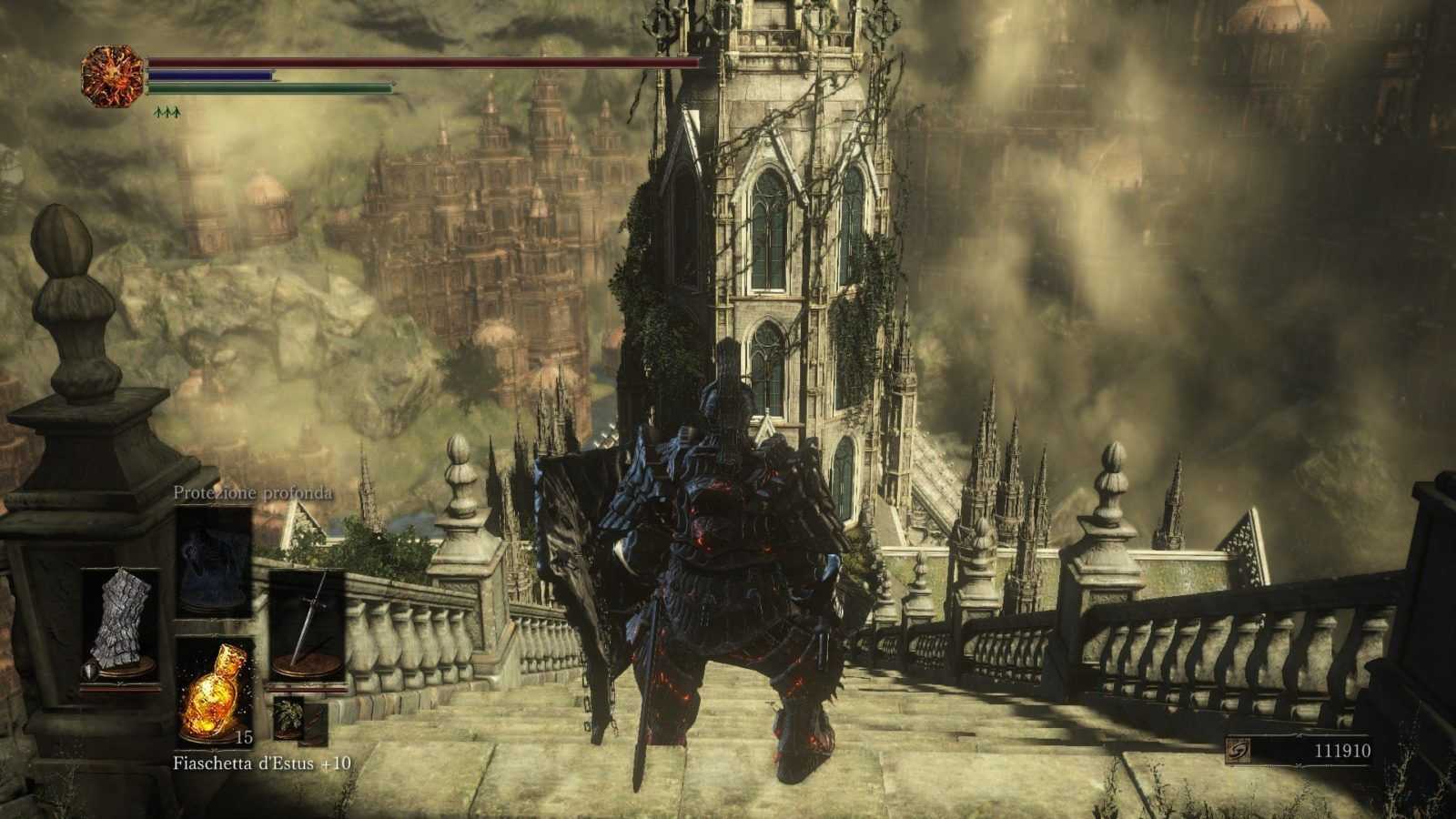Select the Protezione profonda spell slot
The height and width of the screenshot is (819, 1456).
214,561
